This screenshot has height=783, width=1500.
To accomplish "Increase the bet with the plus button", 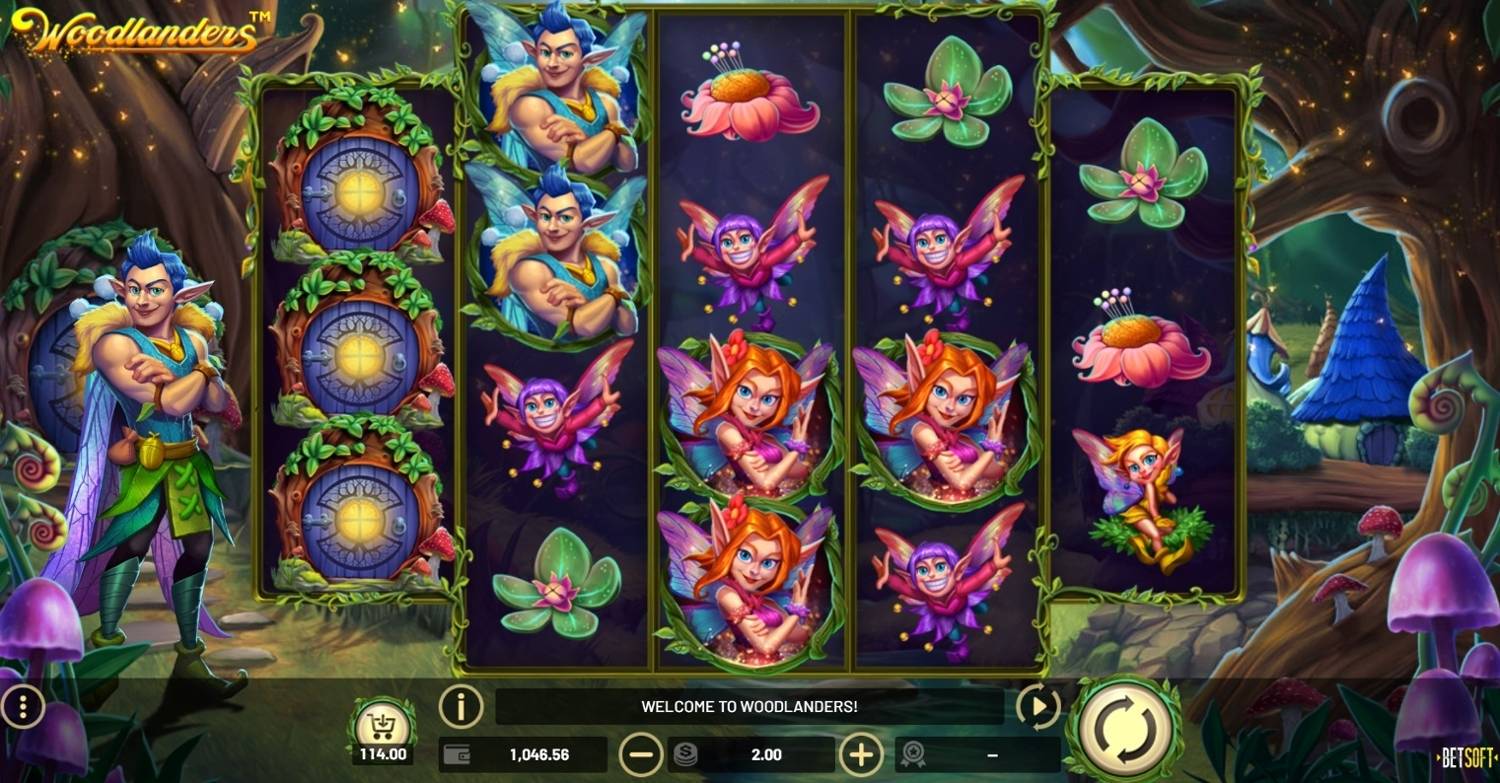I will 861,754.
